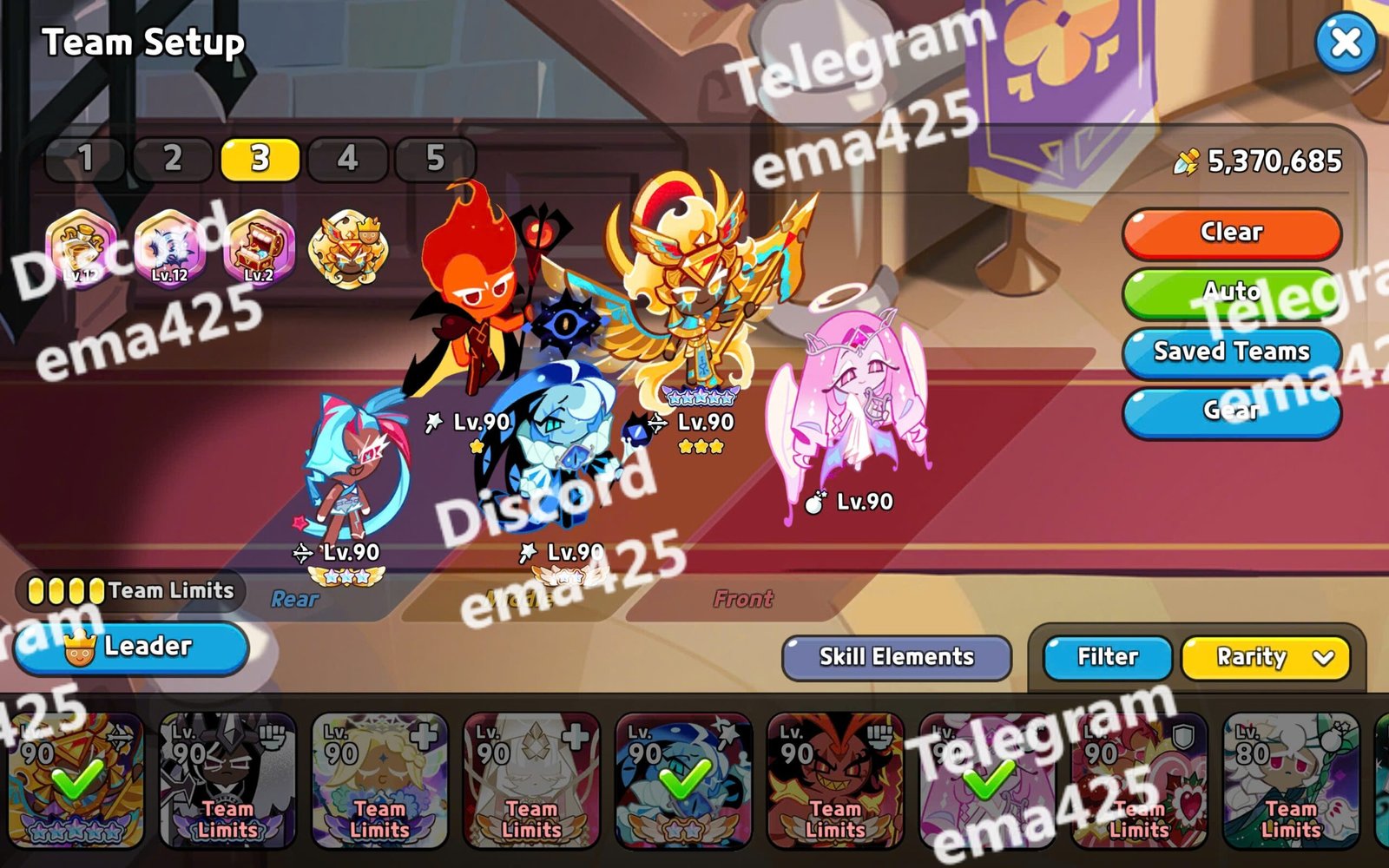Choose the team Leader
1389x868 pixels.
pos(132,648)
